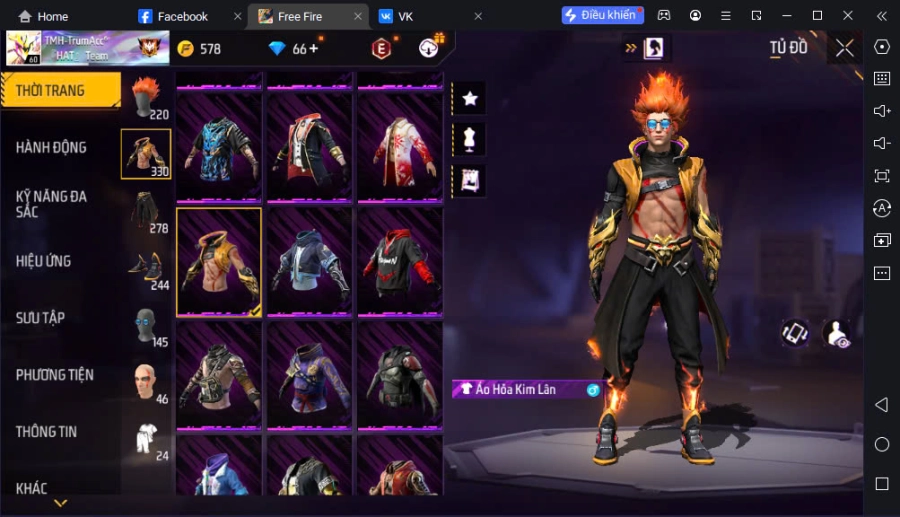Image resolution: width=900 pixels, height=517 pixels.
Task: Switch to the SƯU TẬP category
Action: pos(41,318)
